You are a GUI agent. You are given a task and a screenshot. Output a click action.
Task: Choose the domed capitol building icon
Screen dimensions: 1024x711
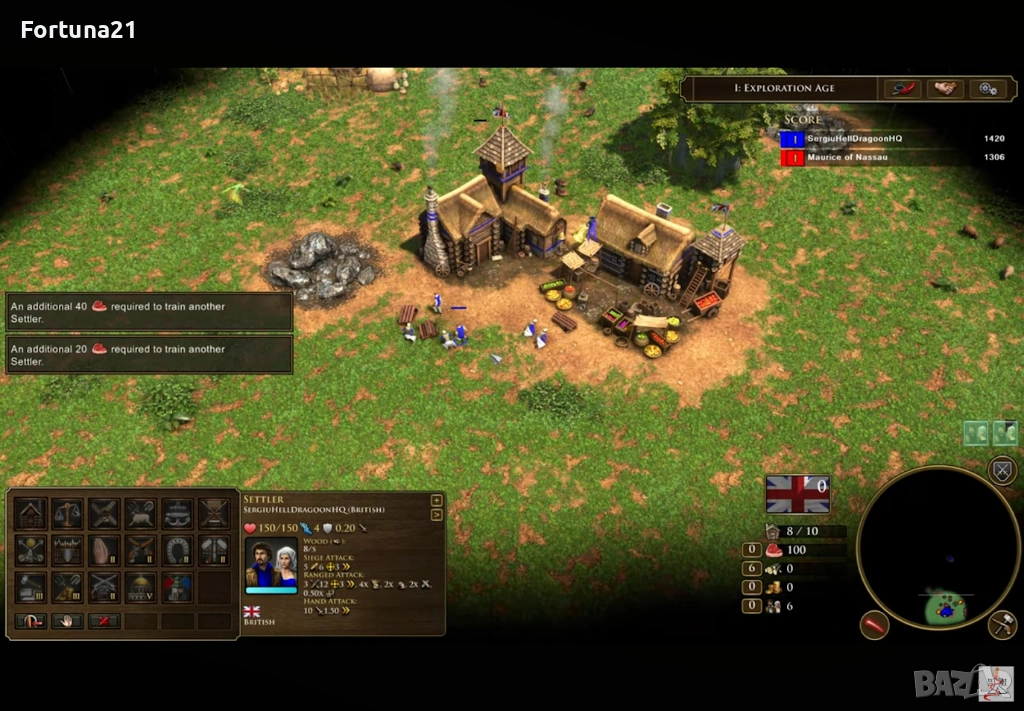click(x=141, y=587)
